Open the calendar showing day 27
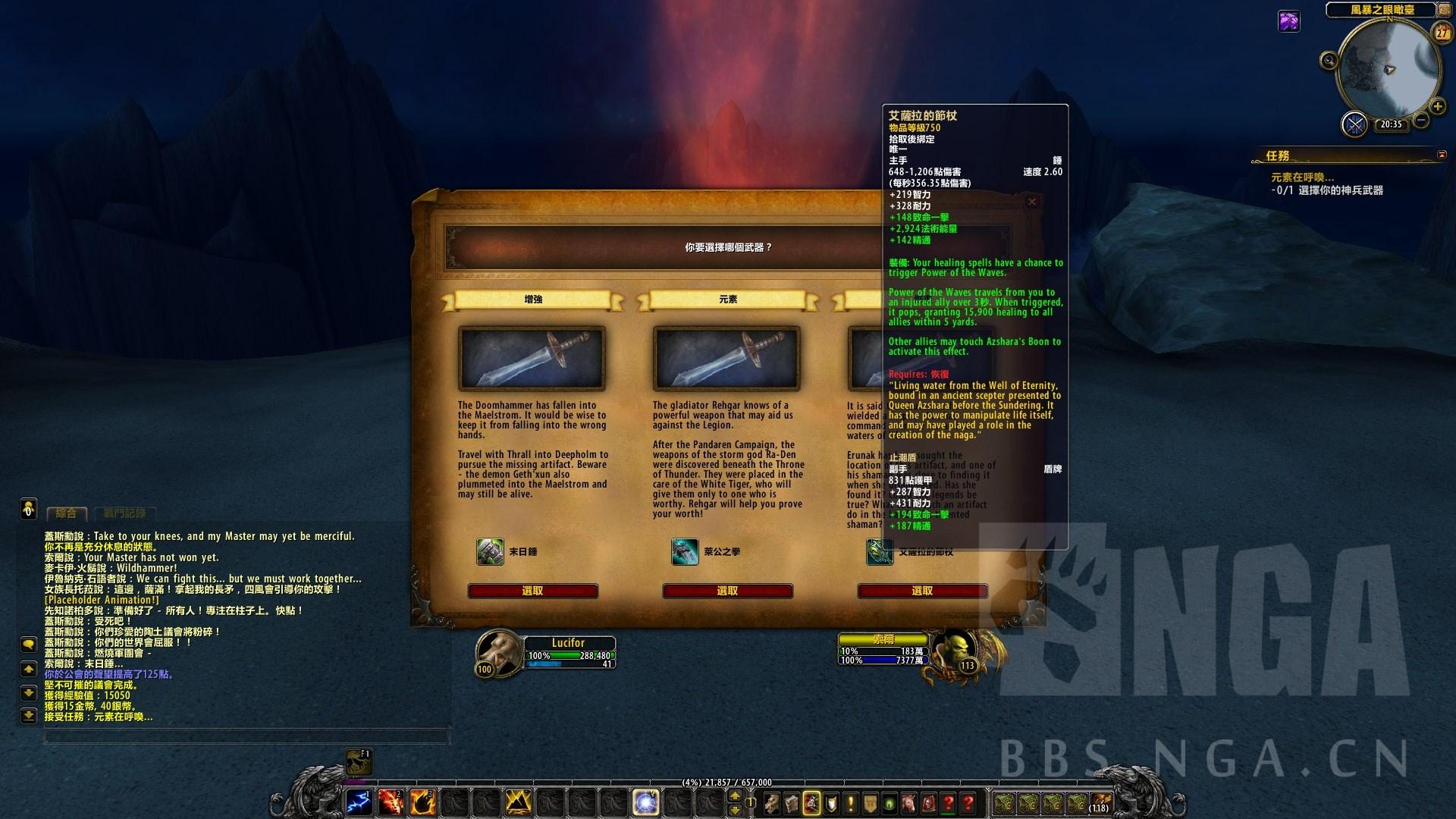 pos(1442,33)
